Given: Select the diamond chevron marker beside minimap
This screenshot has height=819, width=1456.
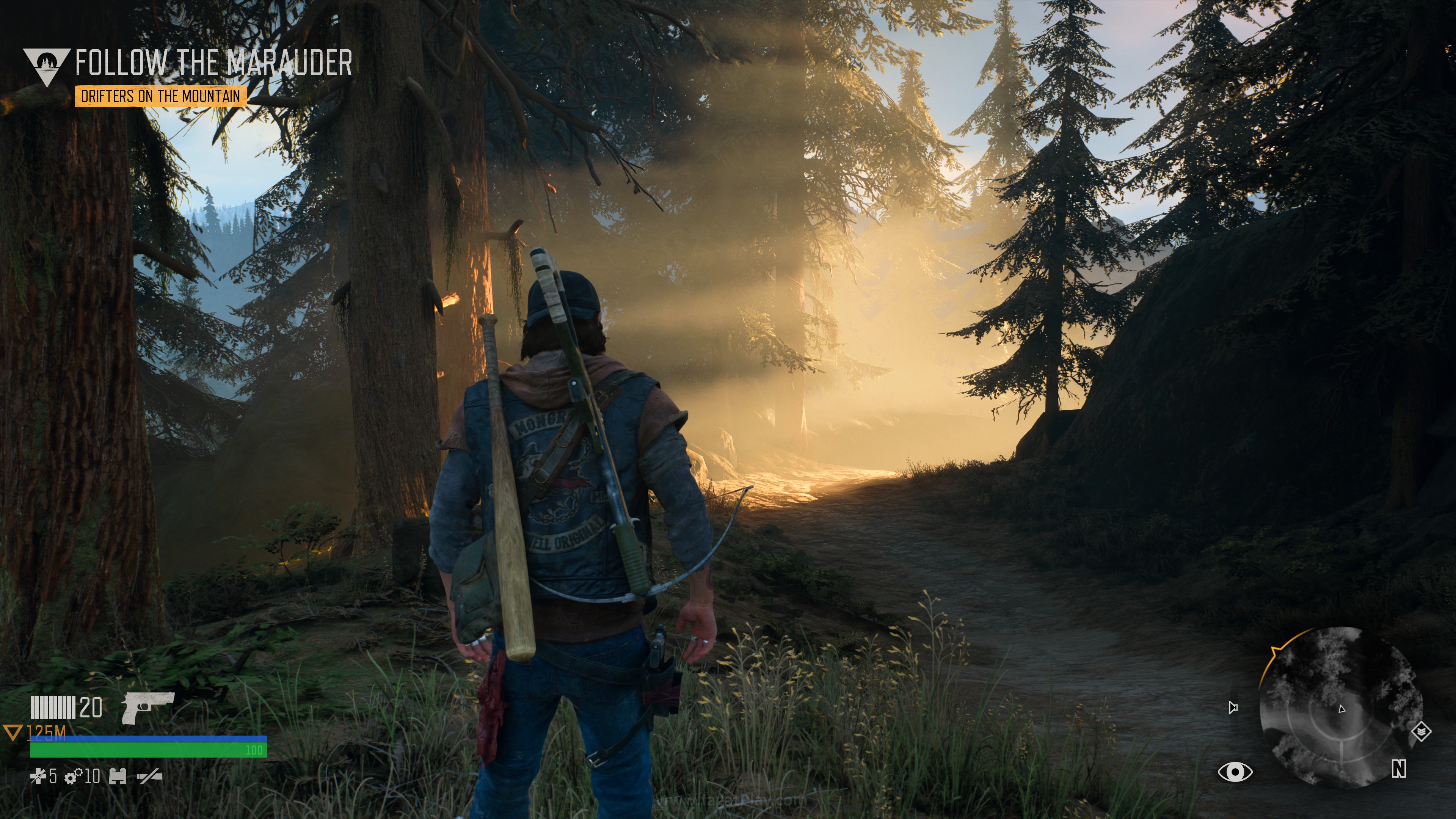Looking at the screenshot, I should tap(1421, 733).
